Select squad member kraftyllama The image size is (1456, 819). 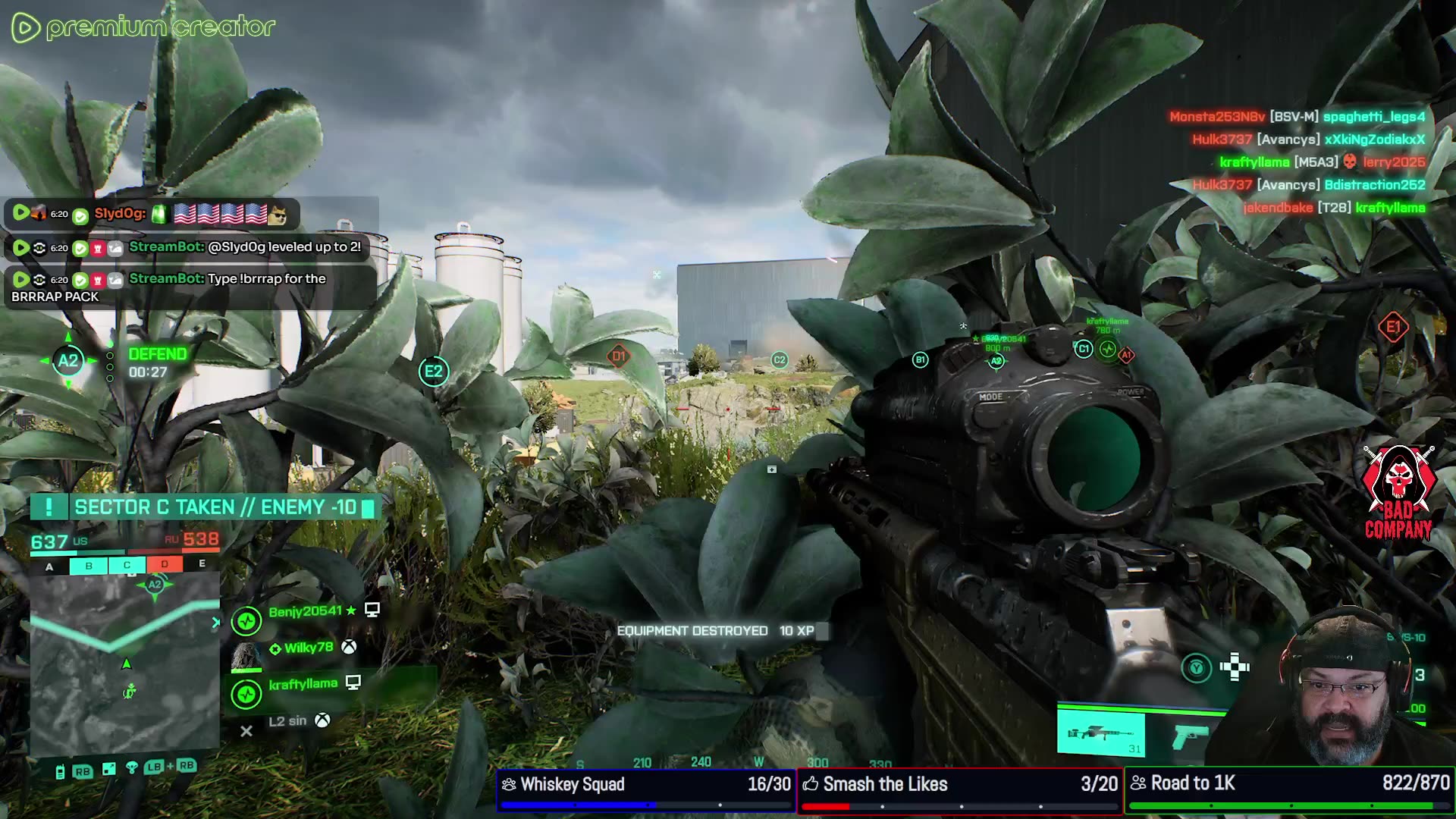[303, 684]
